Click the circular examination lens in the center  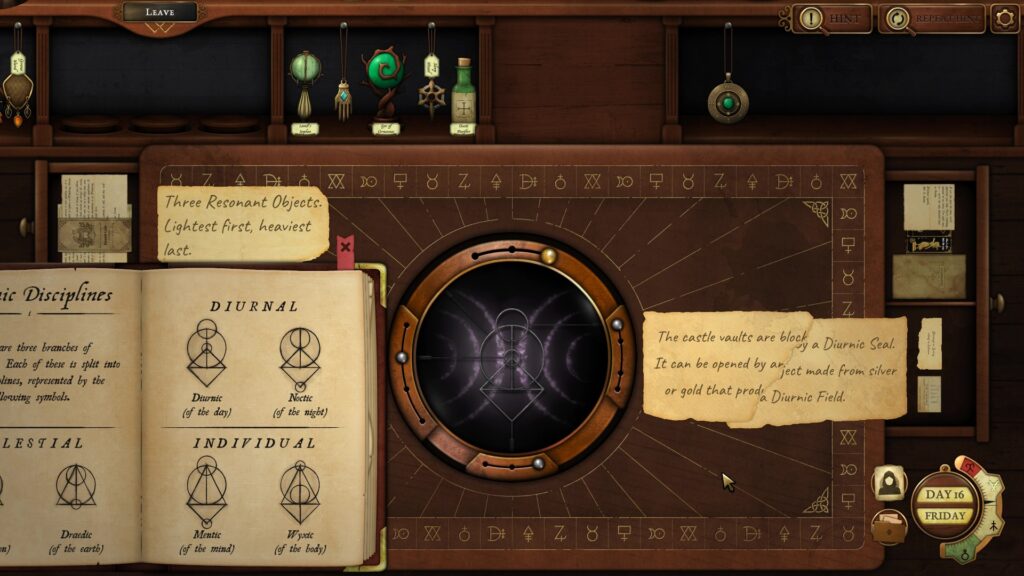click(512, 357)
